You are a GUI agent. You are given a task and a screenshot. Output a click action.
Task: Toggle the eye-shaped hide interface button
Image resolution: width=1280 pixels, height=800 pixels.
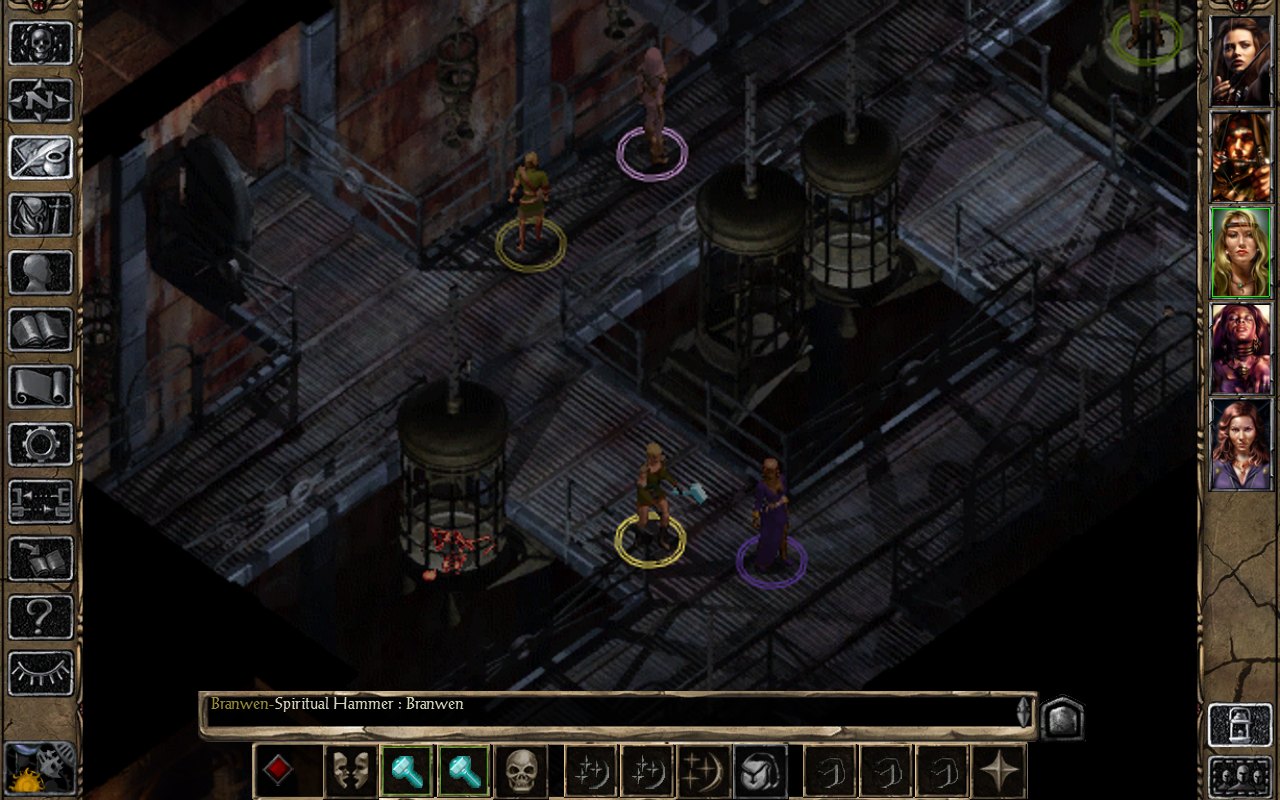click(41, 673)
